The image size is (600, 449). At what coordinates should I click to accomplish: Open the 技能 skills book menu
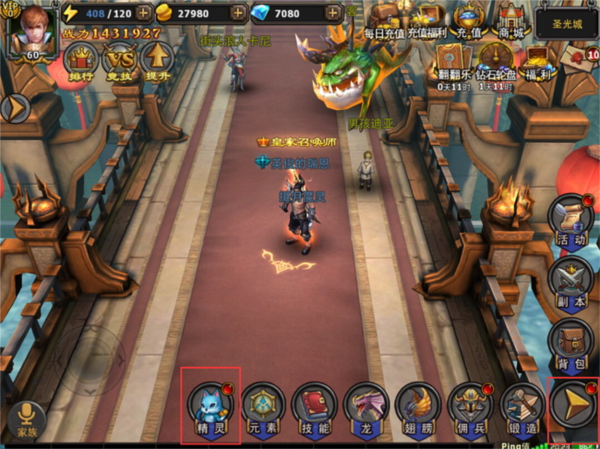[x=313, y=404]
